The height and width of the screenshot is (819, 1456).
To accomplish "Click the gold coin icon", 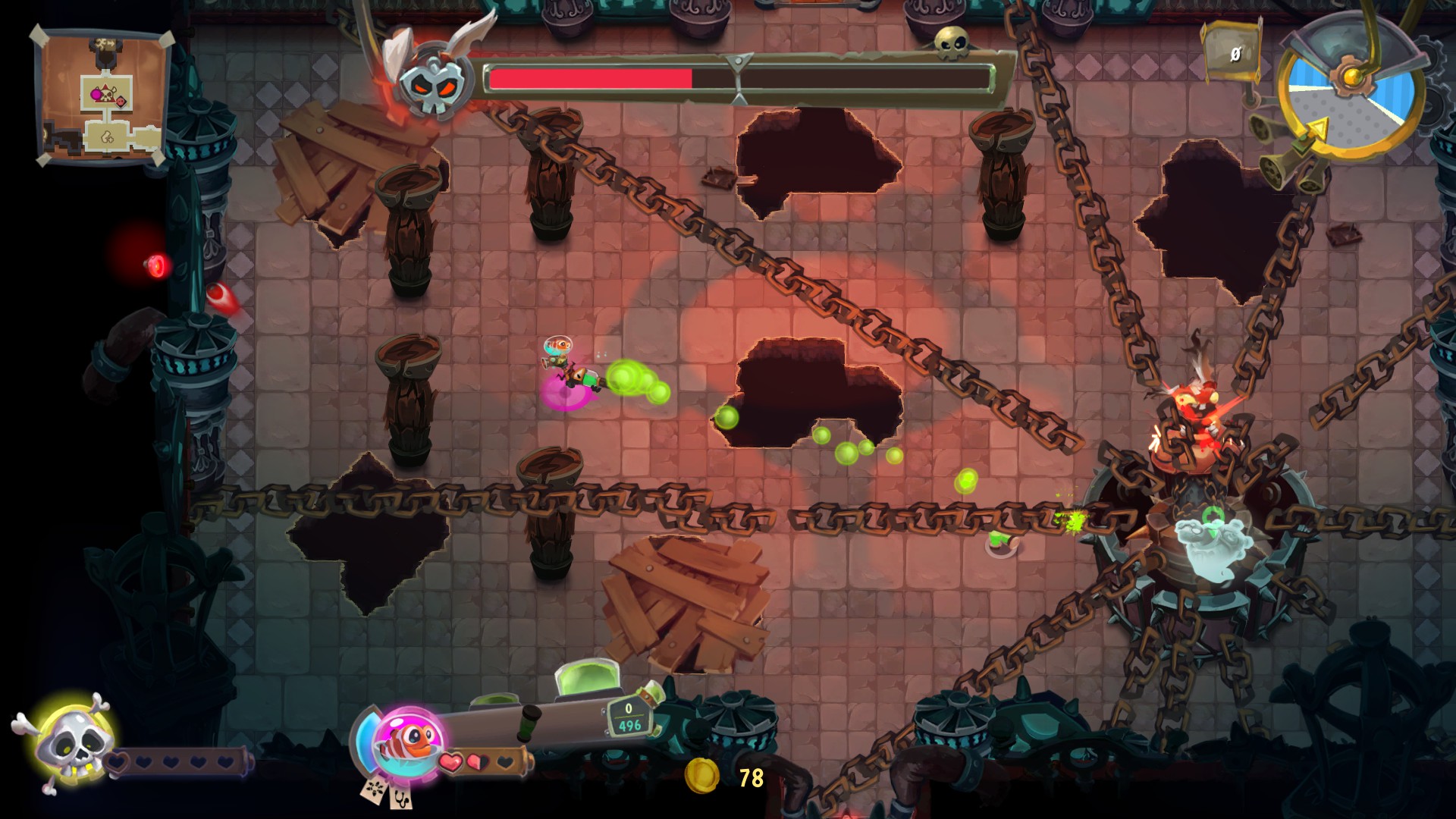I will (701, 776).
